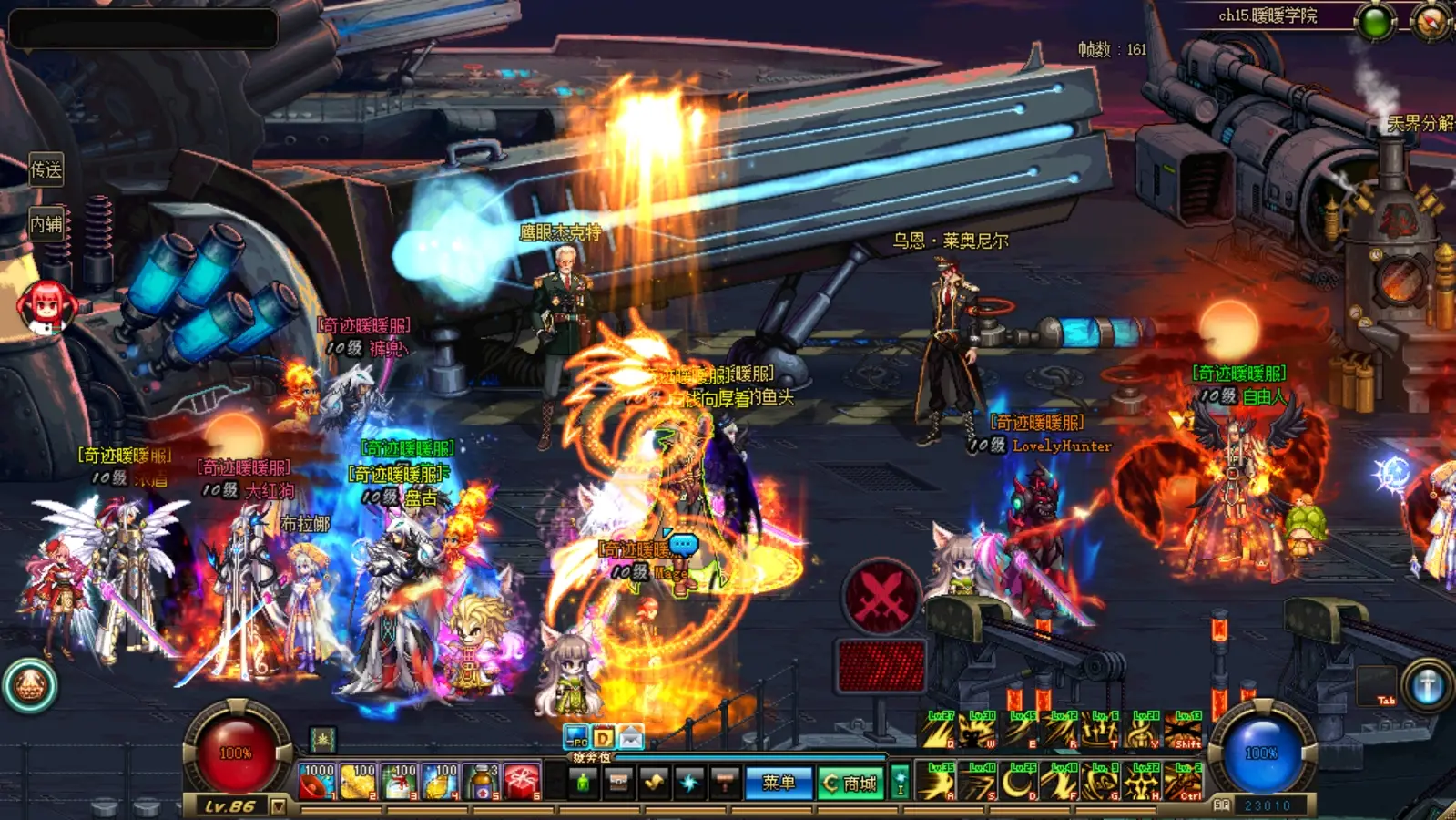The height and width of the screenshot is (820, 1456).
Task: Click the green orb at the top right
Action: pyautogui.click(x=1375, y=22)
